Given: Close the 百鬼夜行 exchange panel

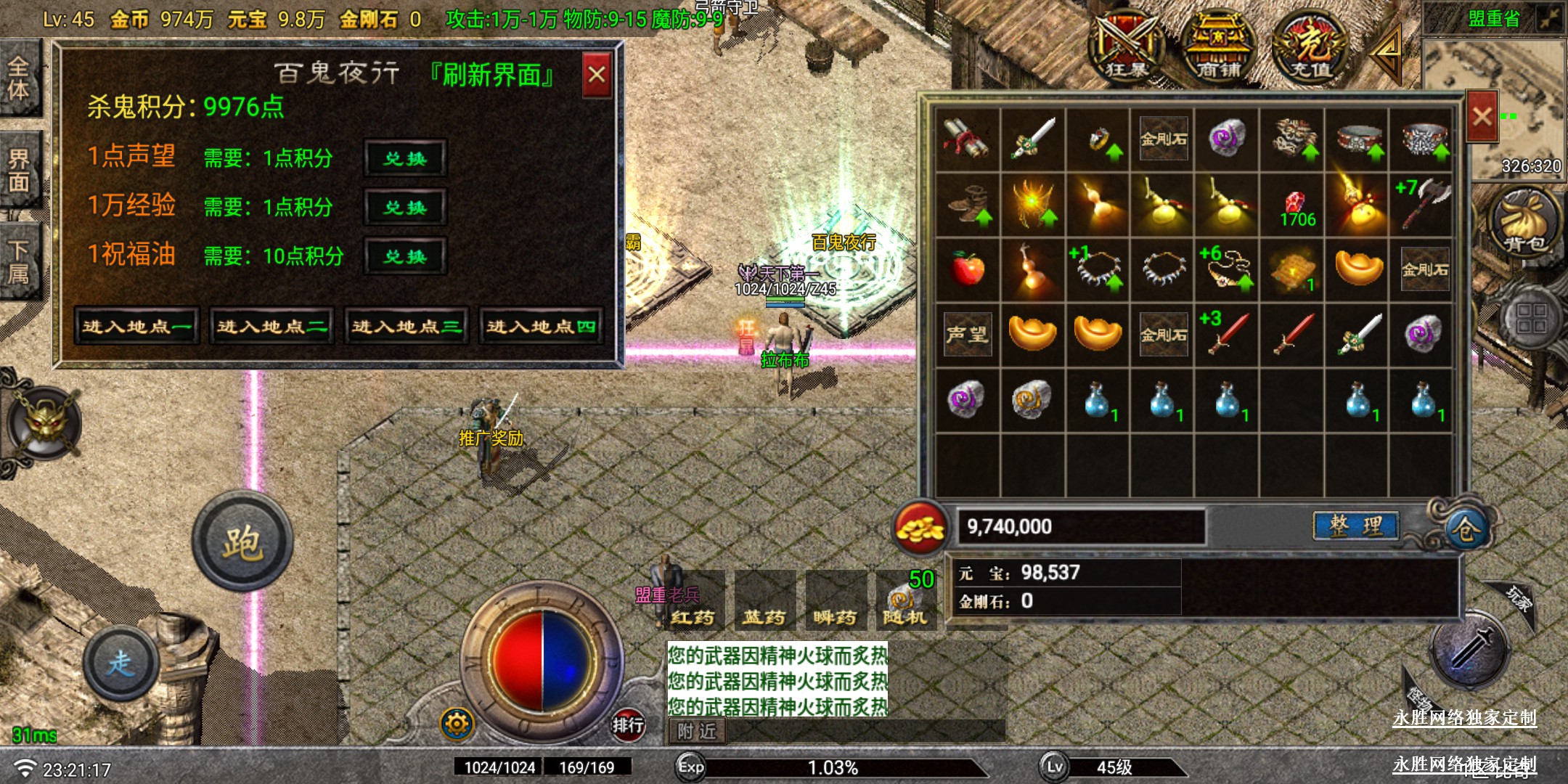Looking at the screenshot, I should pos(597,75).
